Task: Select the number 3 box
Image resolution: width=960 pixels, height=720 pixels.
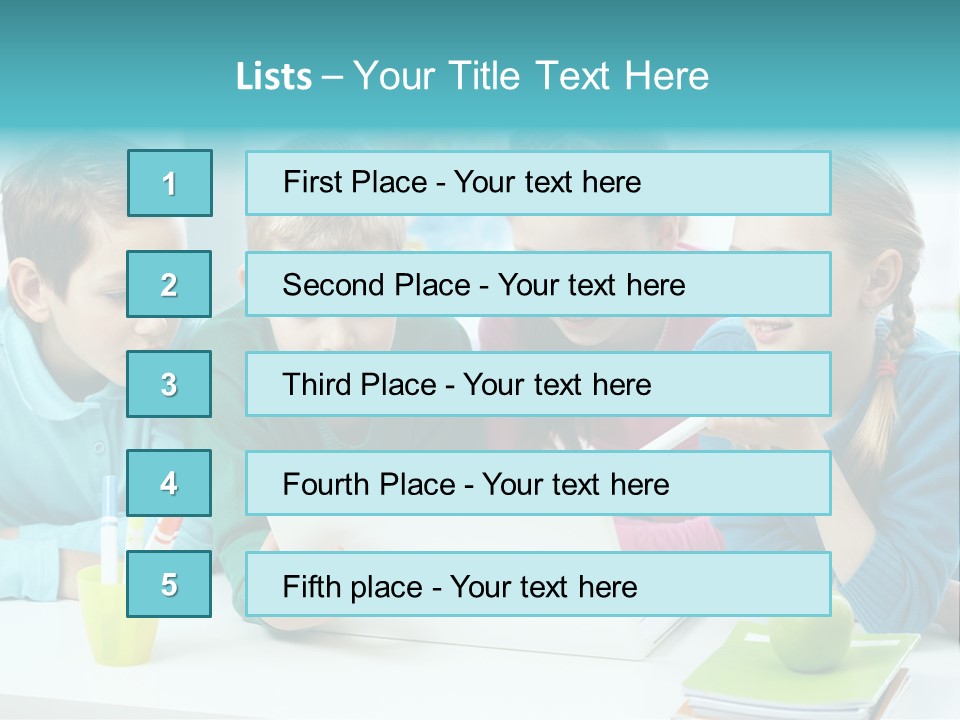Action: pos(169,384)
